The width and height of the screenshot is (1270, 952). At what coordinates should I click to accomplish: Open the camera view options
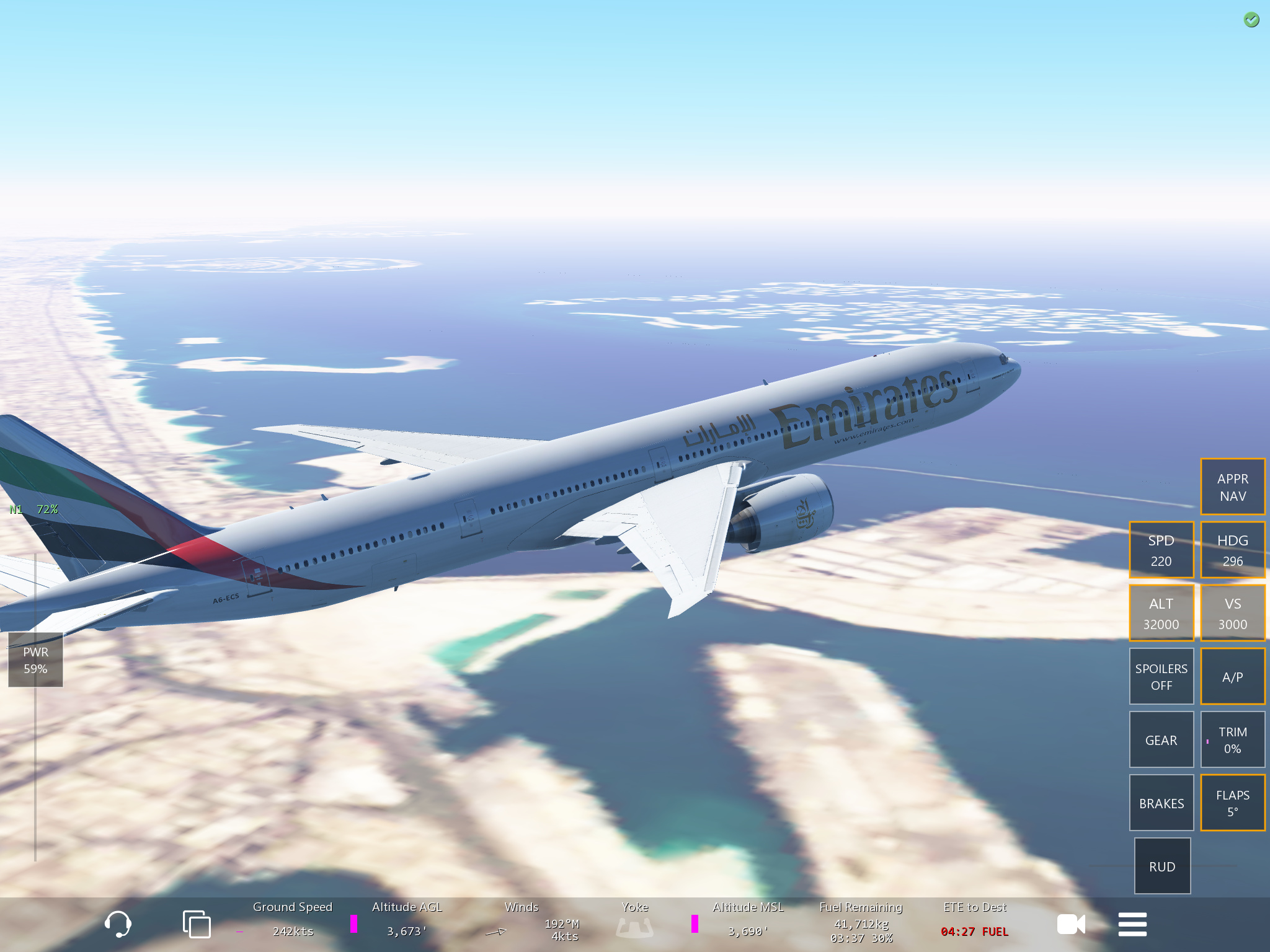1071,924
